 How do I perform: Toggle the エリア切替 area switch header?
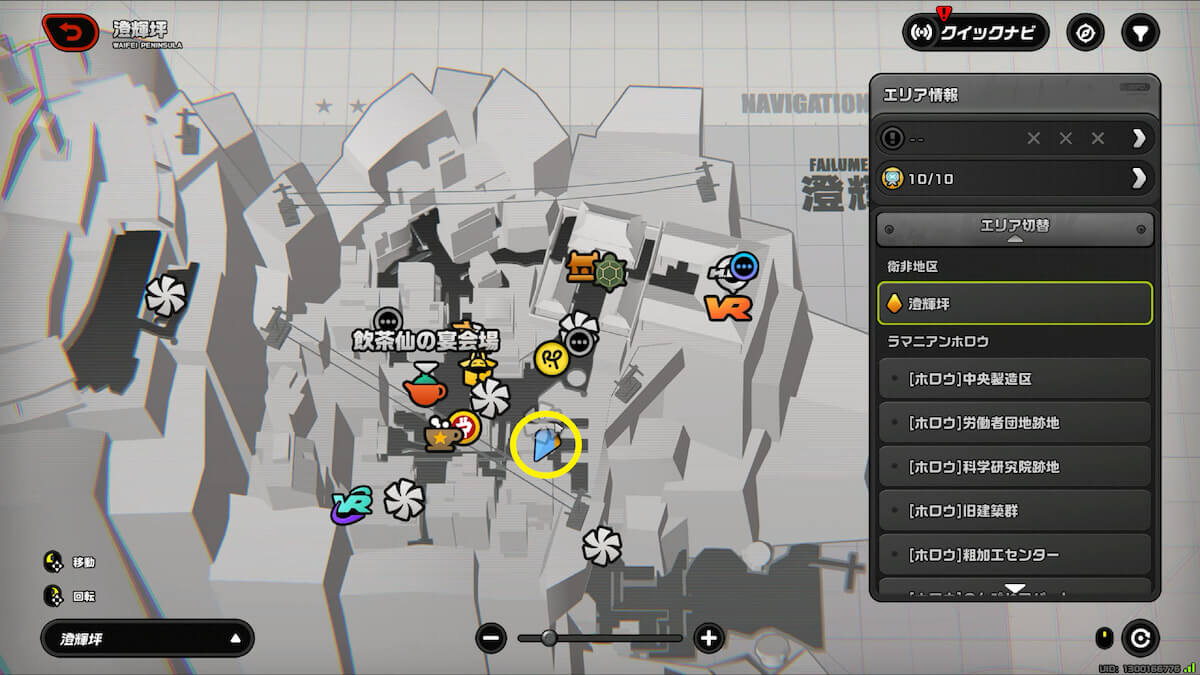(1014, 228)
